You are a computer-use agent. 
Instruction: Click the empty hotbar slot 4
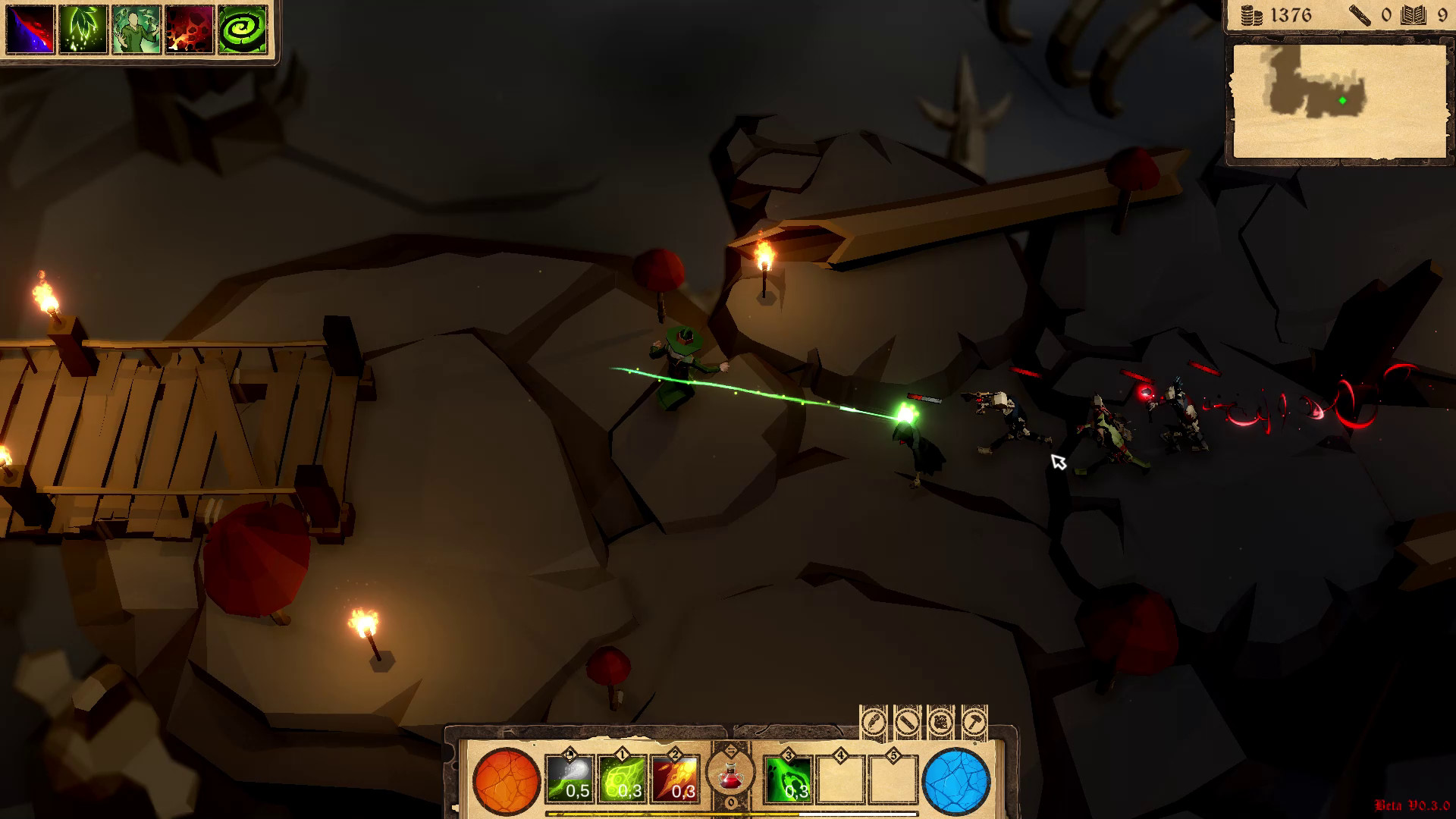pos(840,778)
